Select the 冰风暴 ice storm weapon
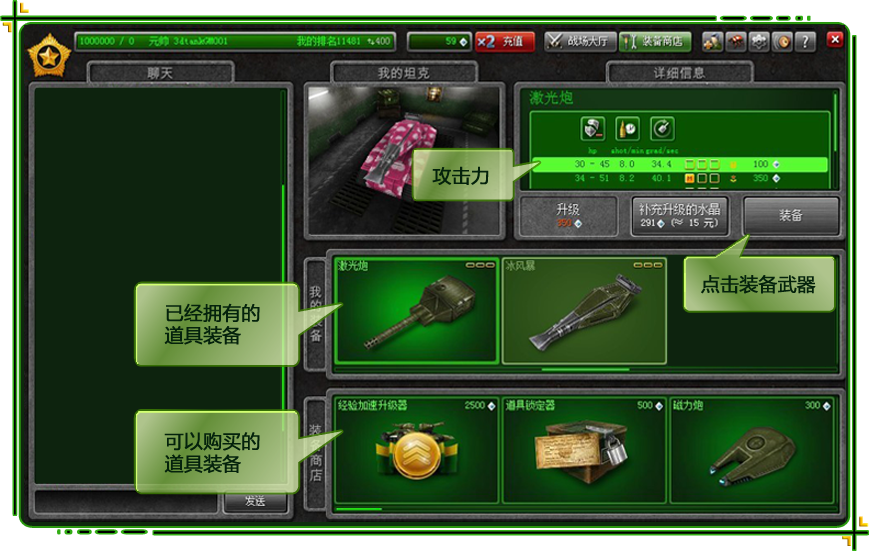Viewport: 869px width, 551px height. click(583, 311)
